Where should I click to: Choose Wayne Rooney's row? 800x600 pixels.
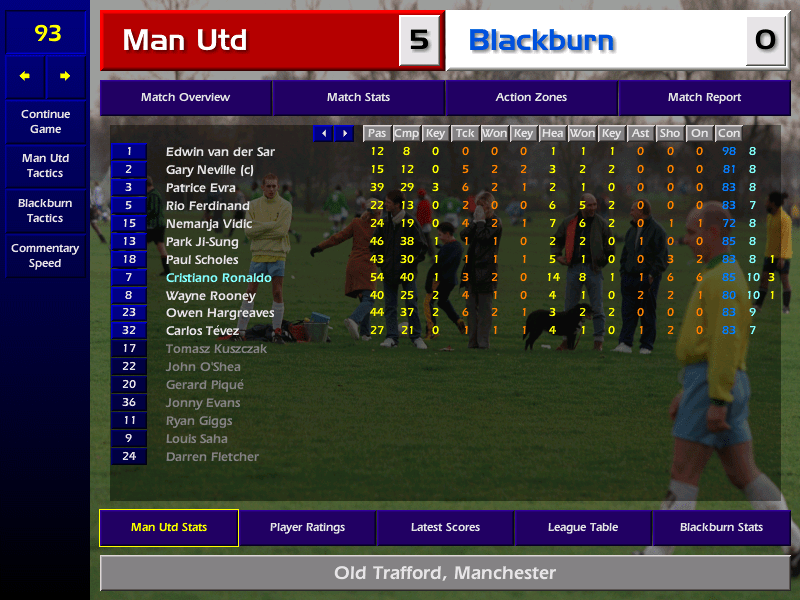click(x=211, y=296)
